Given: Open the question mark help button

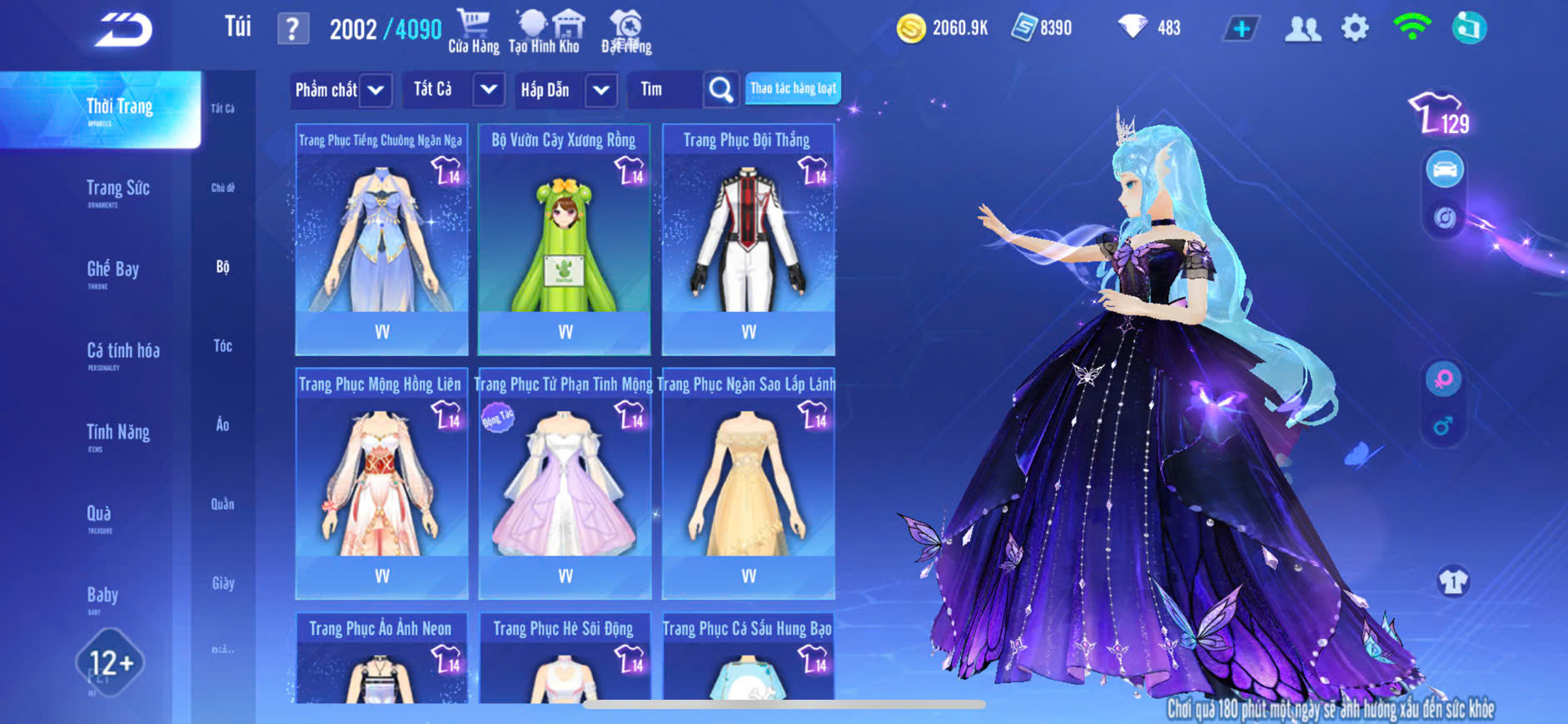Looking at the screenshot, I should 292,29.
